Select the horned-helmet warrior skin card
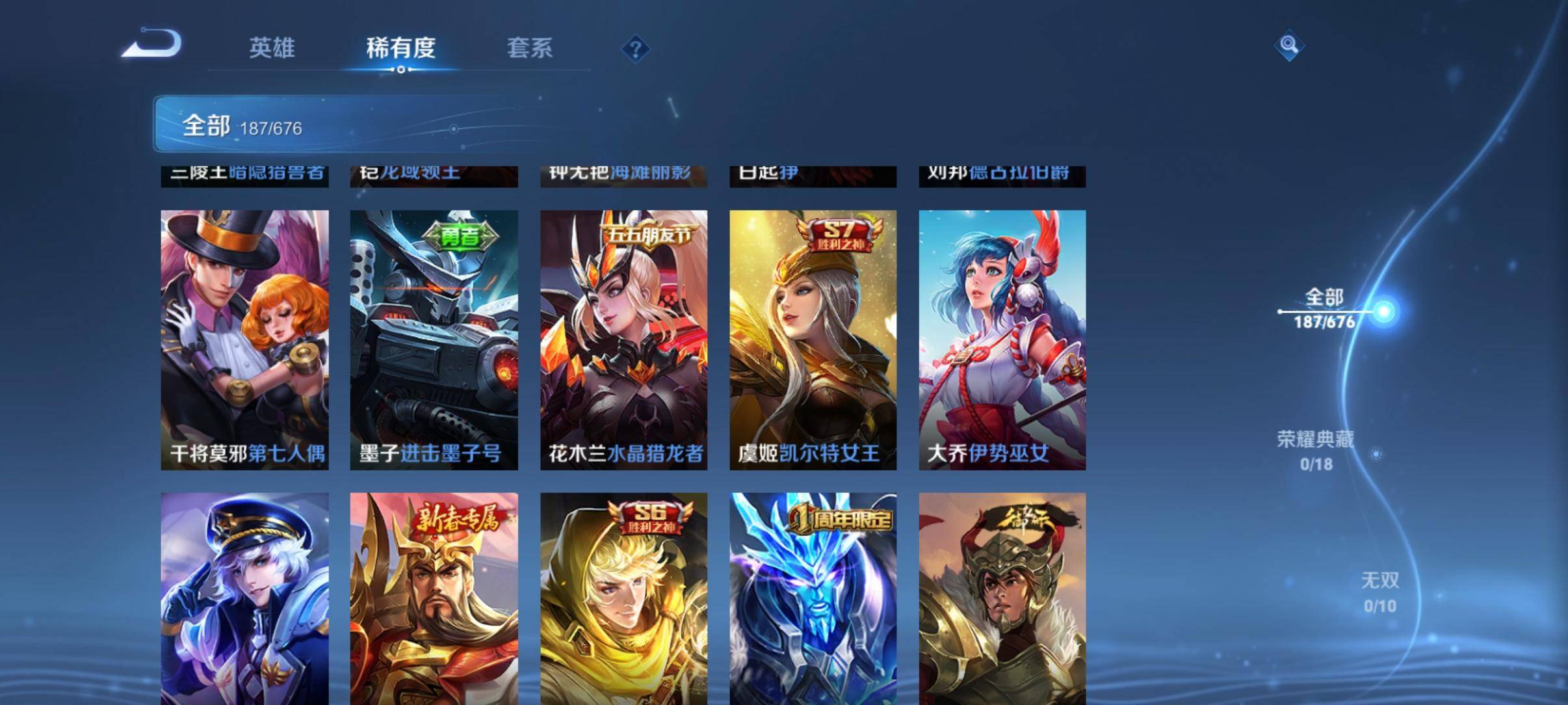Screen dimensions: 1568x705 [x=1002, y=598]
